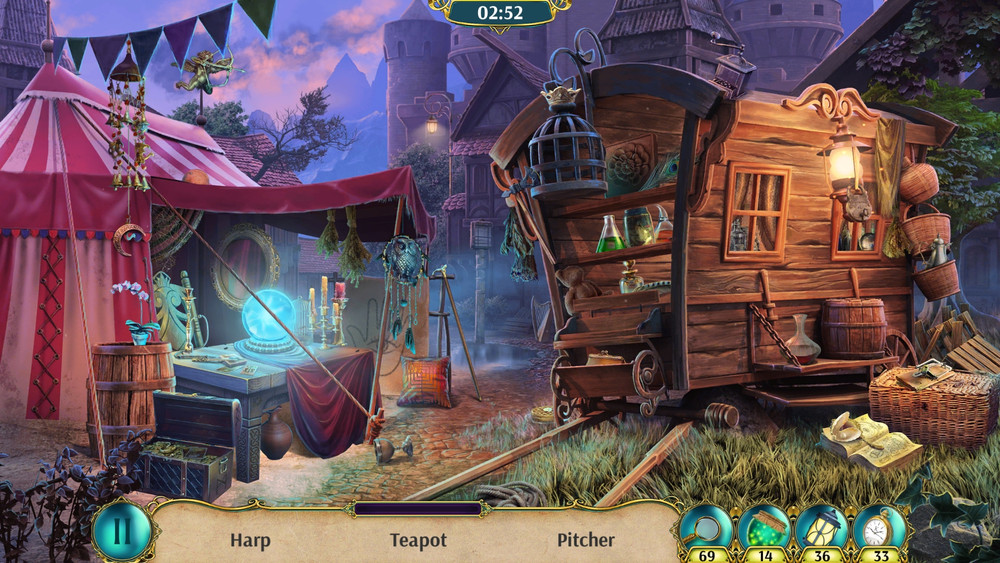Pause the game with the pause button
This screenshot has height=563, width=1000.
coord(121,530)
